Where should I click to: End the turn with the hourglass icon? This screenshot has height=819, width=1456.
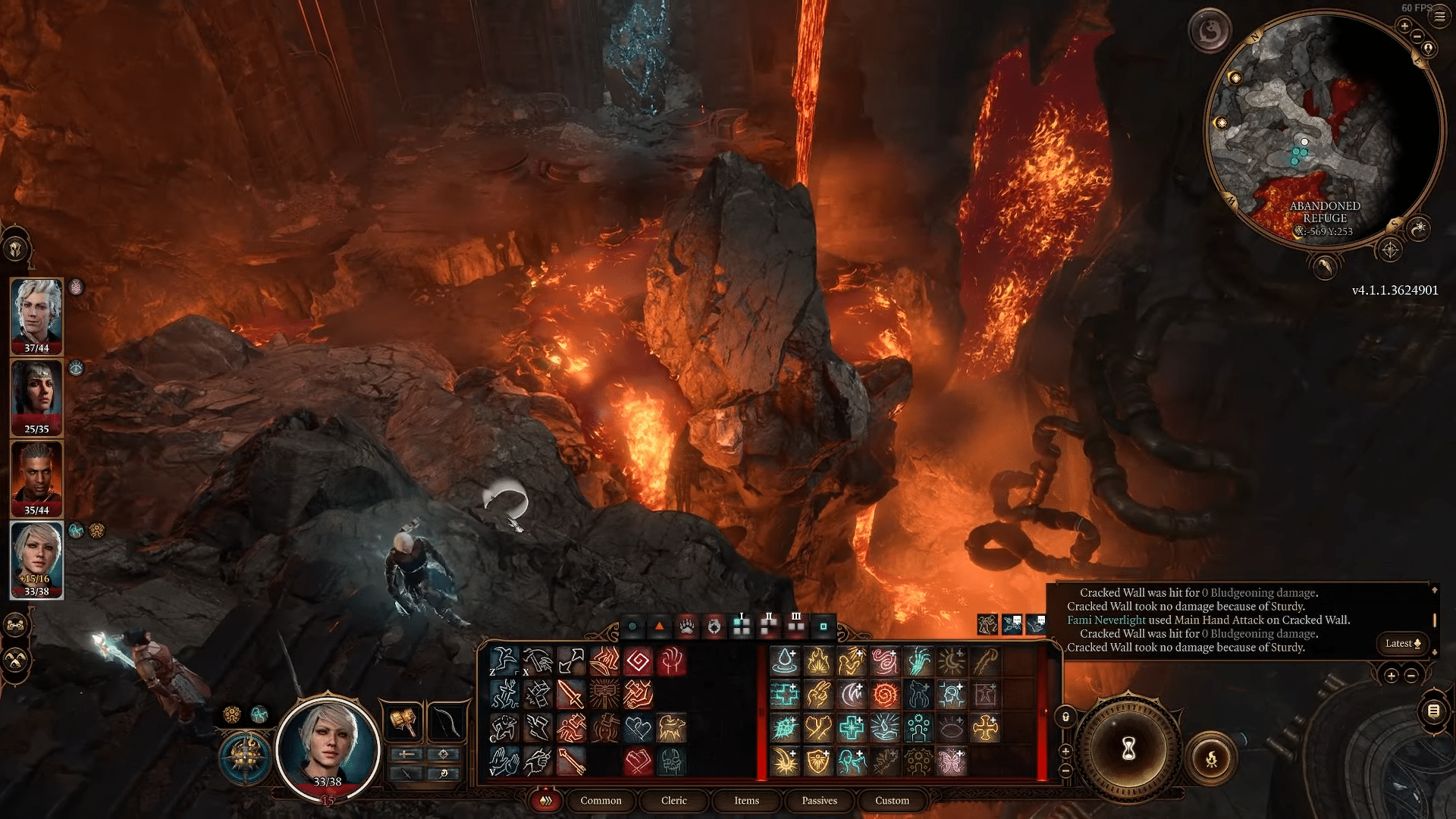tap(1129, 748)
